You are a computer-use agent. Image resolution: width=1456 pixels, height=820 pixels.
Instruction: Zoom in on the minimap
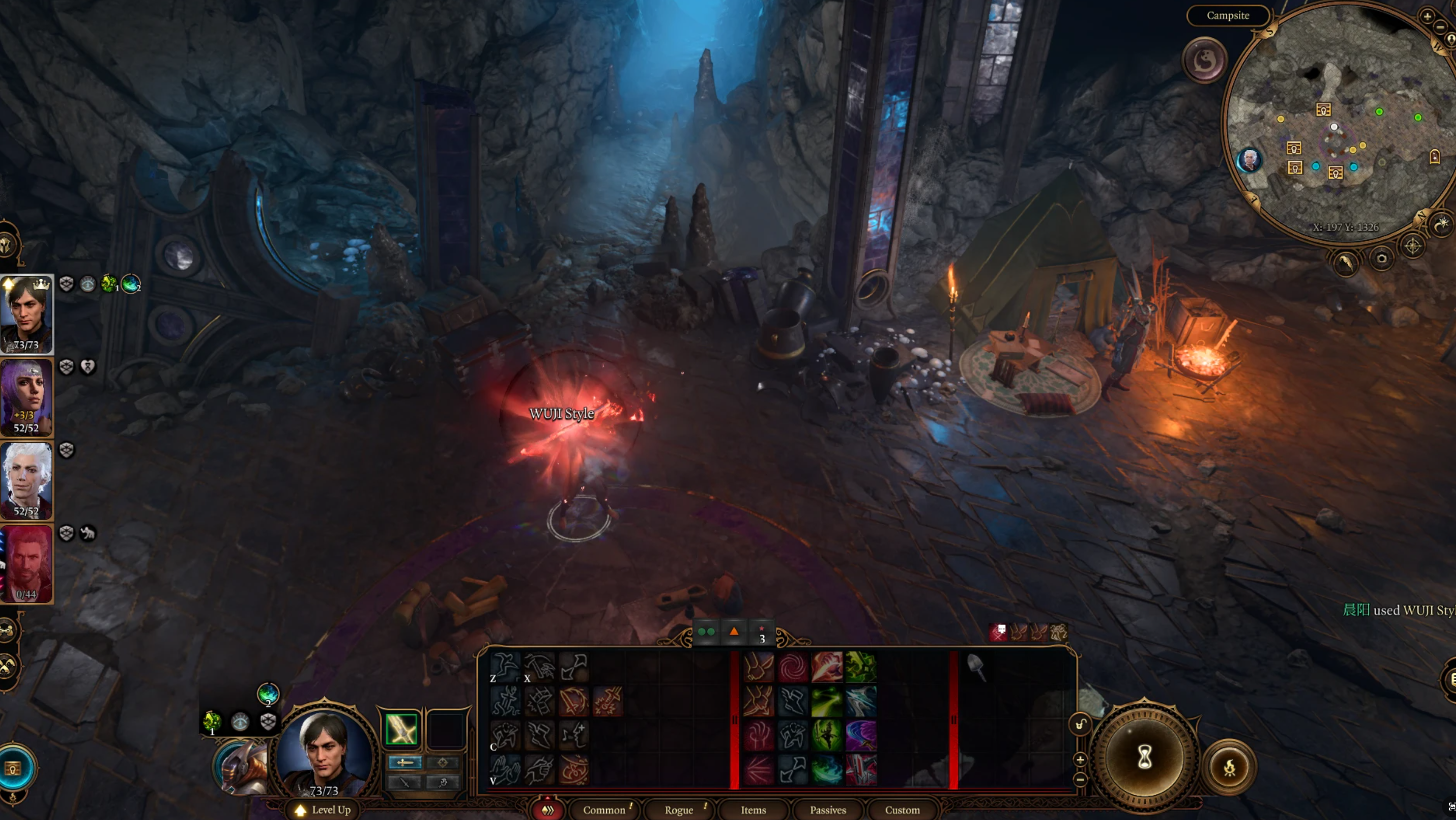point(1427,16)
